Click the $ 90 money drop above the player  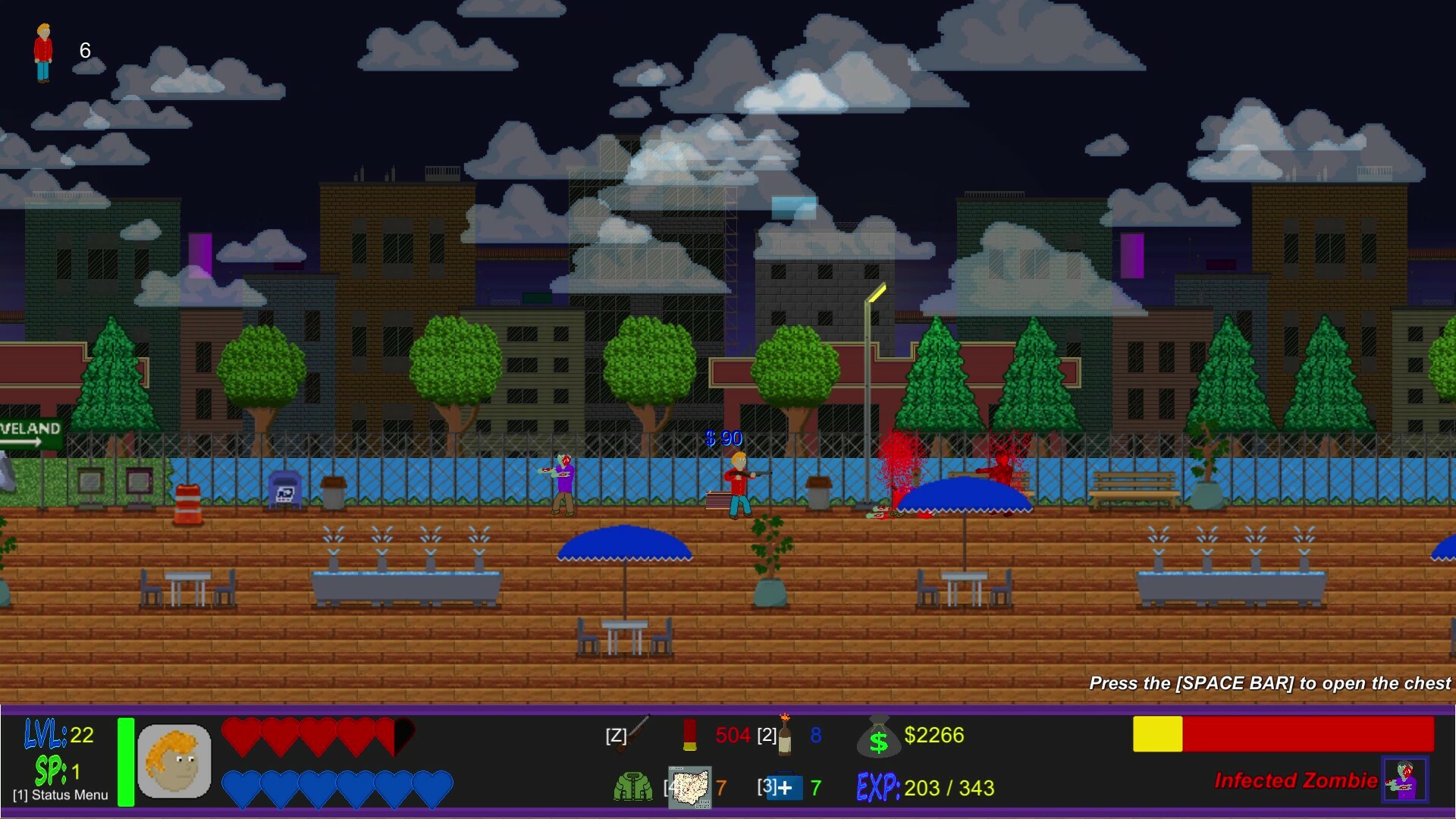[x=723, y=438]
